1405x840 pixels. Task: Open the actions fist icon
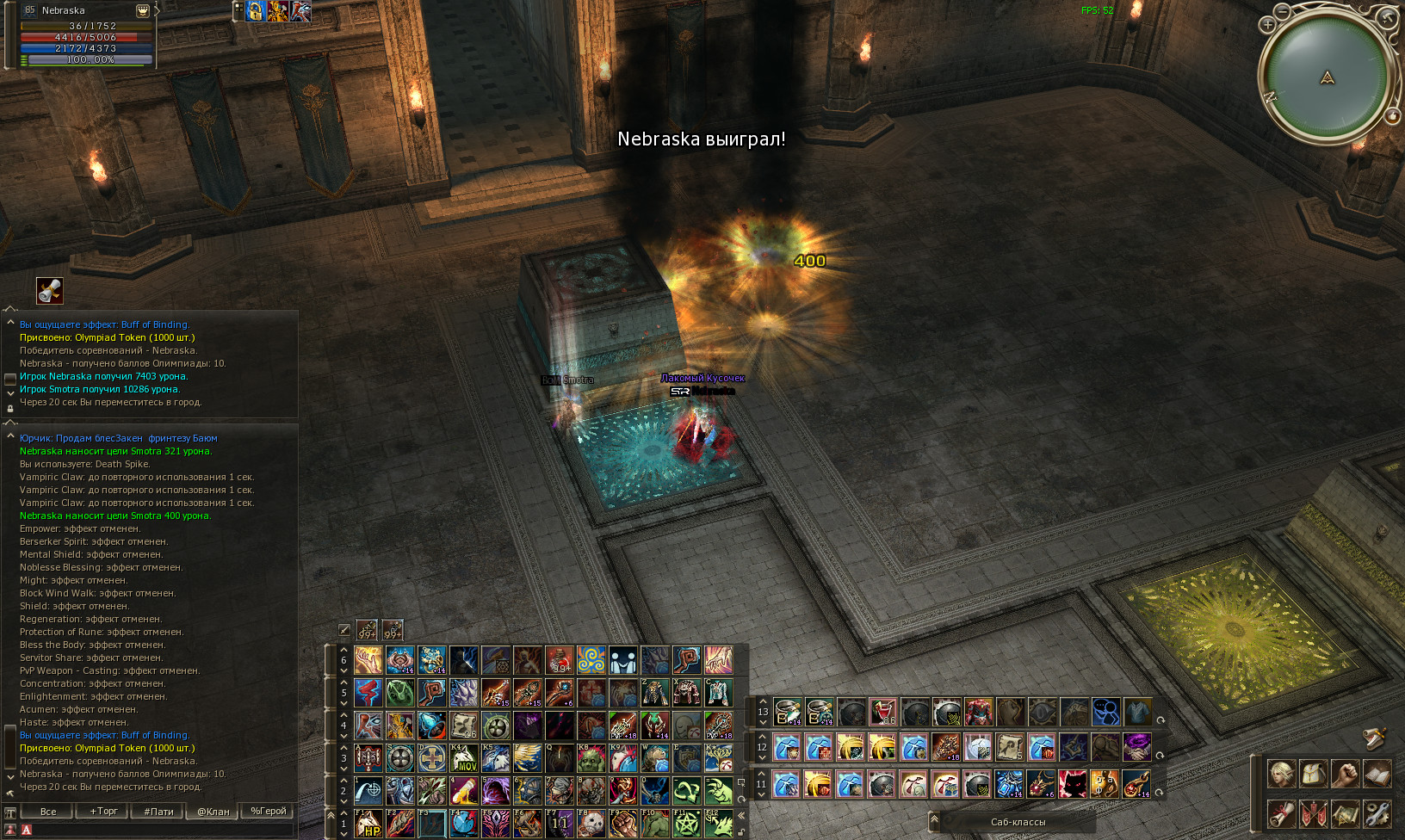pos(1345,774)
